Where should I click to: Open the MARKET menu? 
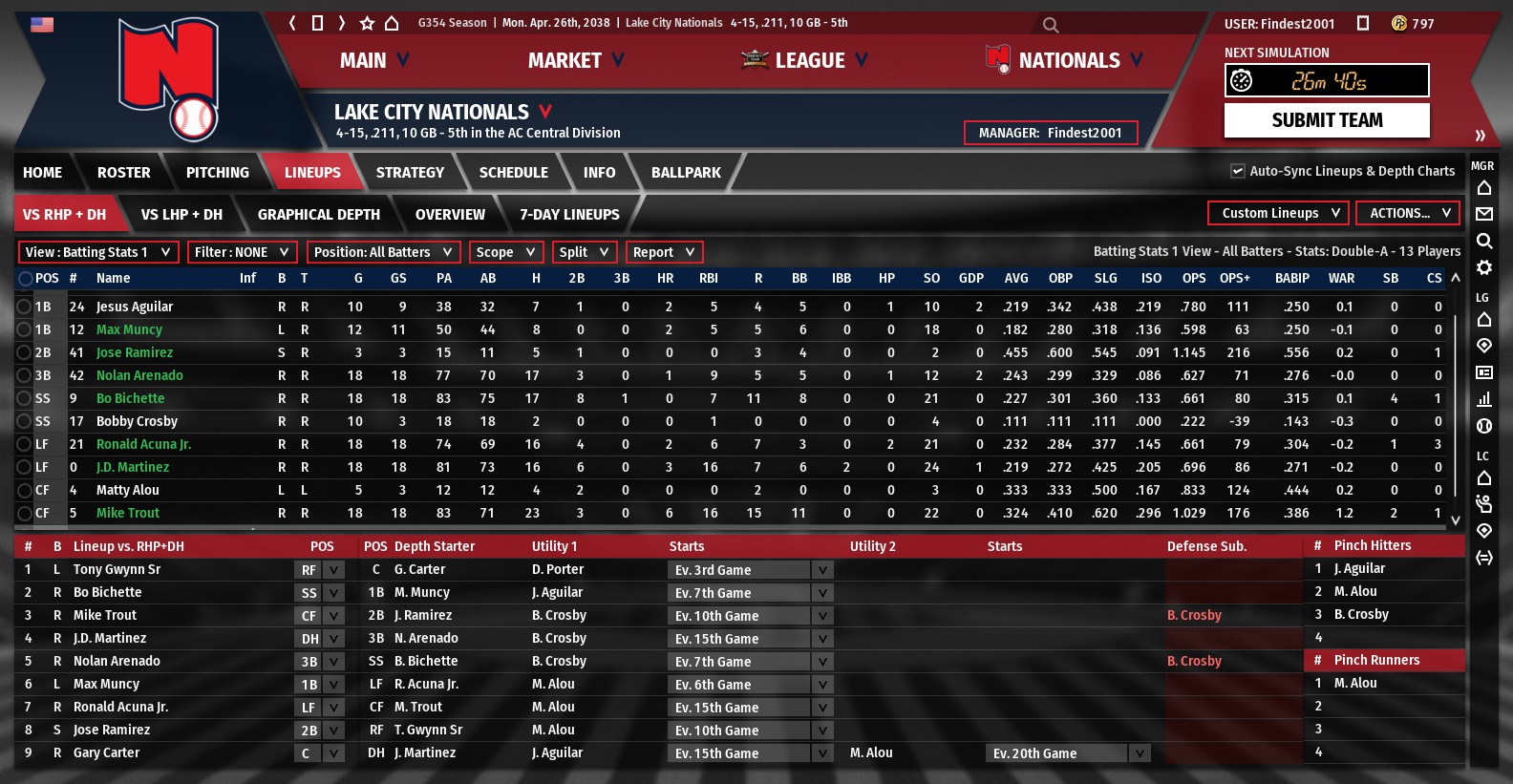click(x=575, y=61)
